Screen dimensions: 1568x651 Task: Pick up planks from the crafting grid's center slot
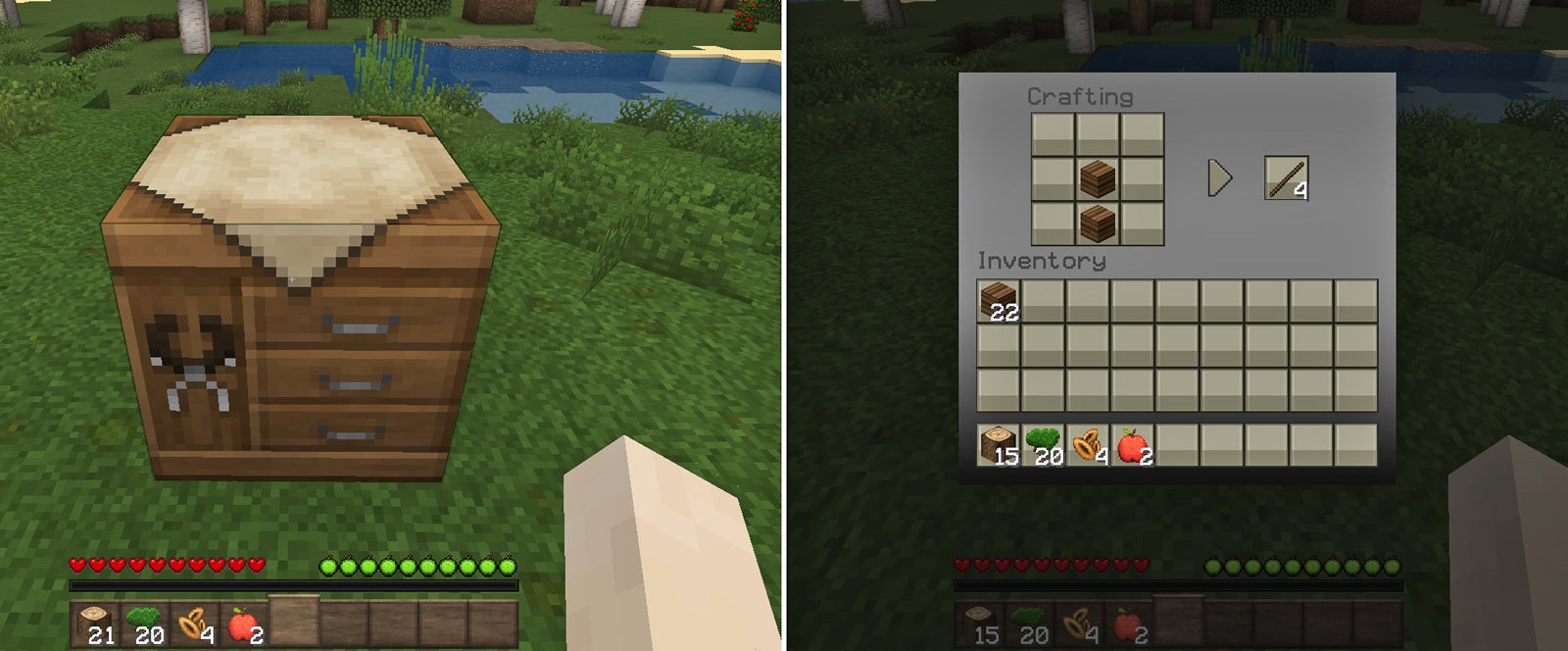pyautogui.click(x=1098, y=178)
